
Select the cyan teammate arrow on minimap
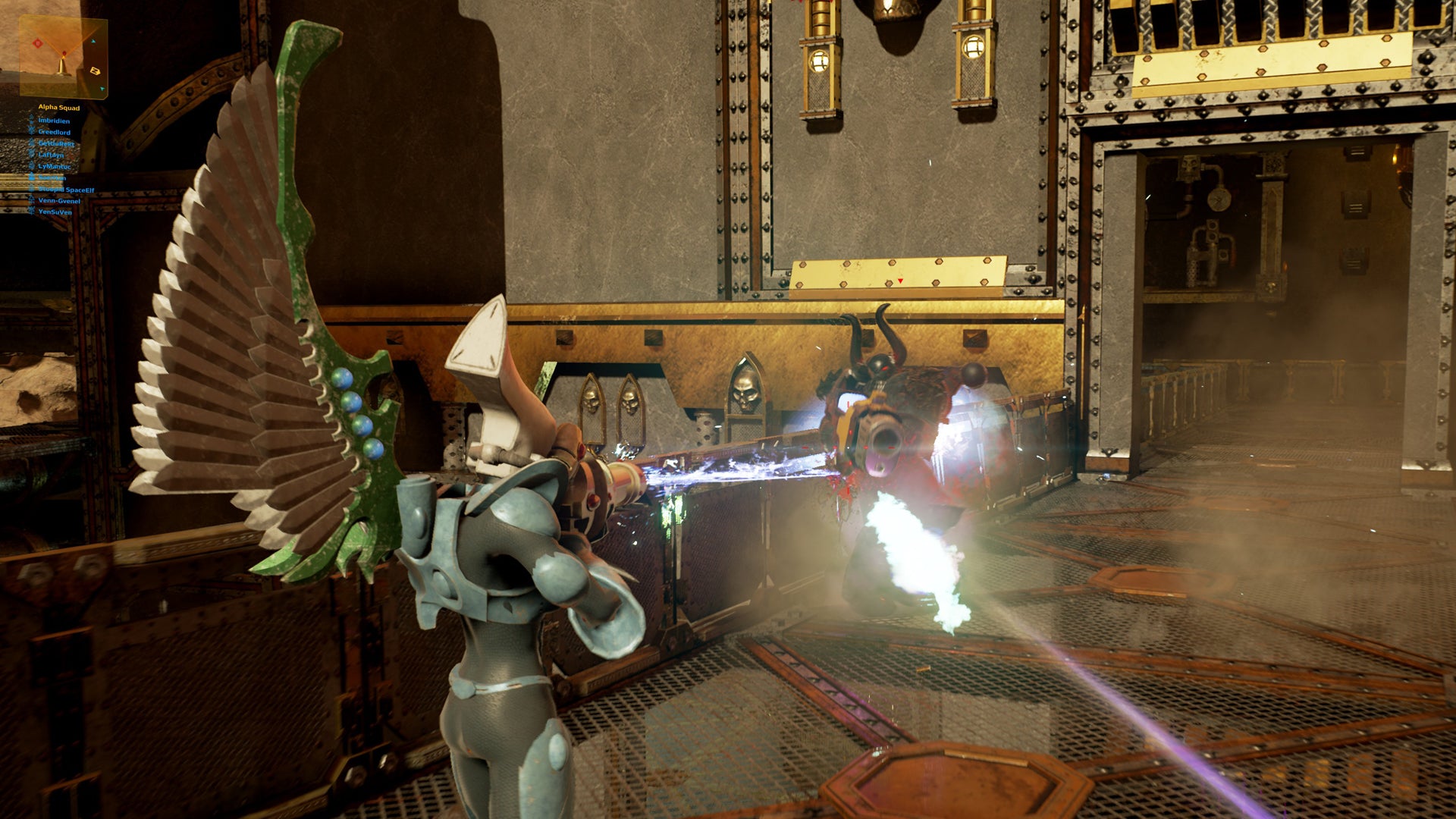(x=93, y=41)
